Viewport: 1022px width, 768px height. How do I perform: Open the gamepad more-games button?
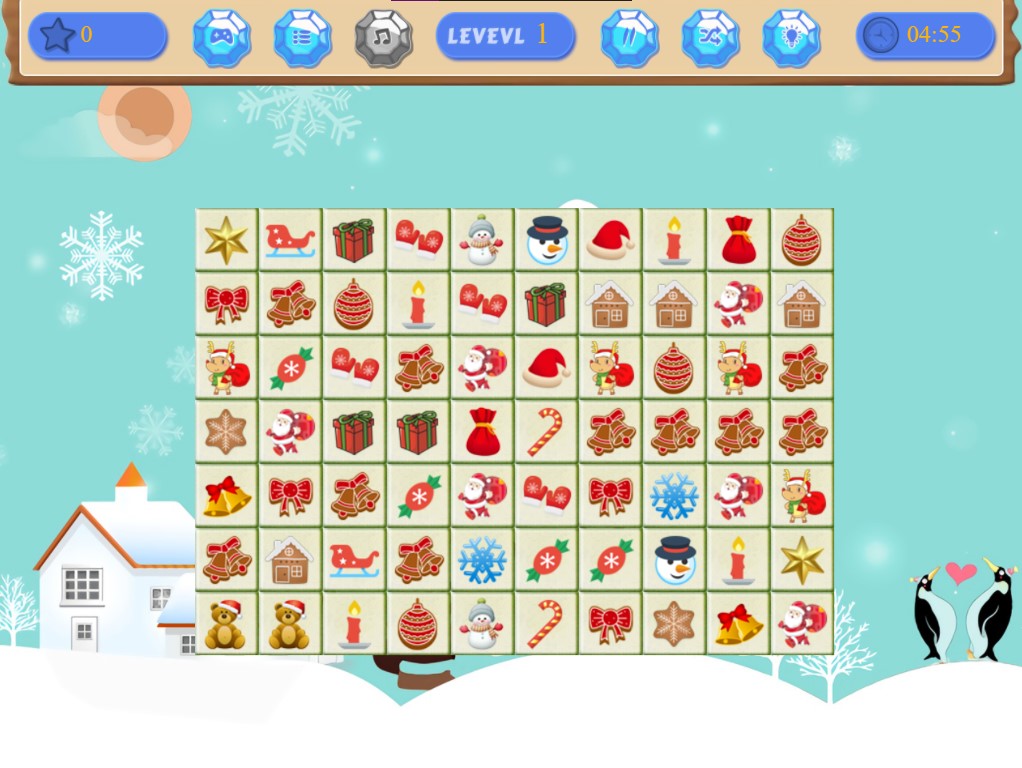click(221, 38)
